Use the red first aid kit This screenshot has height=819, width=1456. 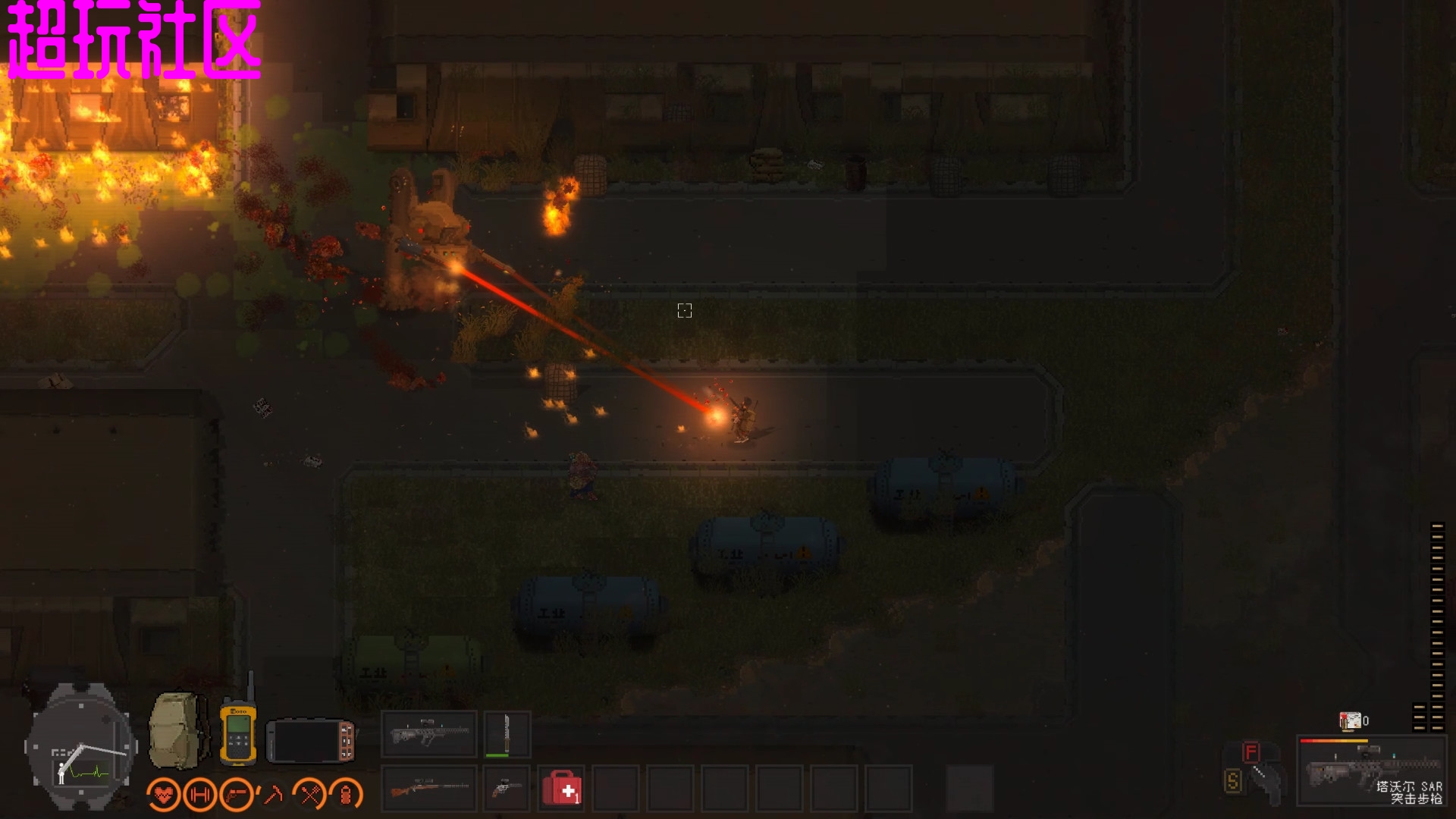click(x=562, y=789)
